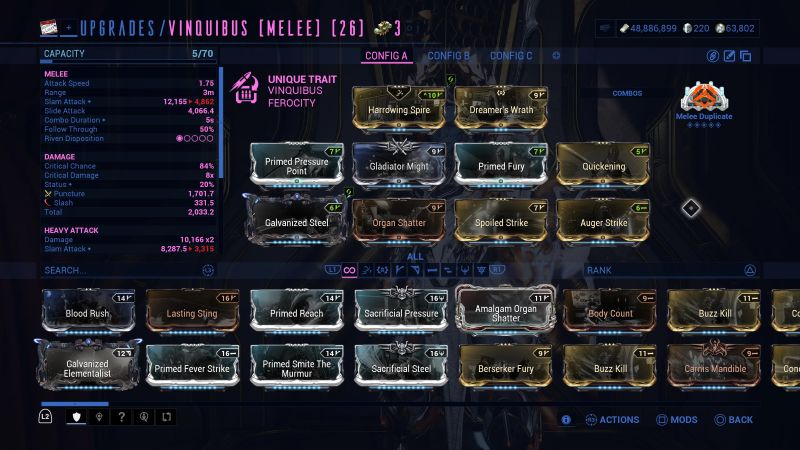Screen dimensions: 800x450
Task: Pick Blood Rush from the mod list
Action: tap(88, 311)
